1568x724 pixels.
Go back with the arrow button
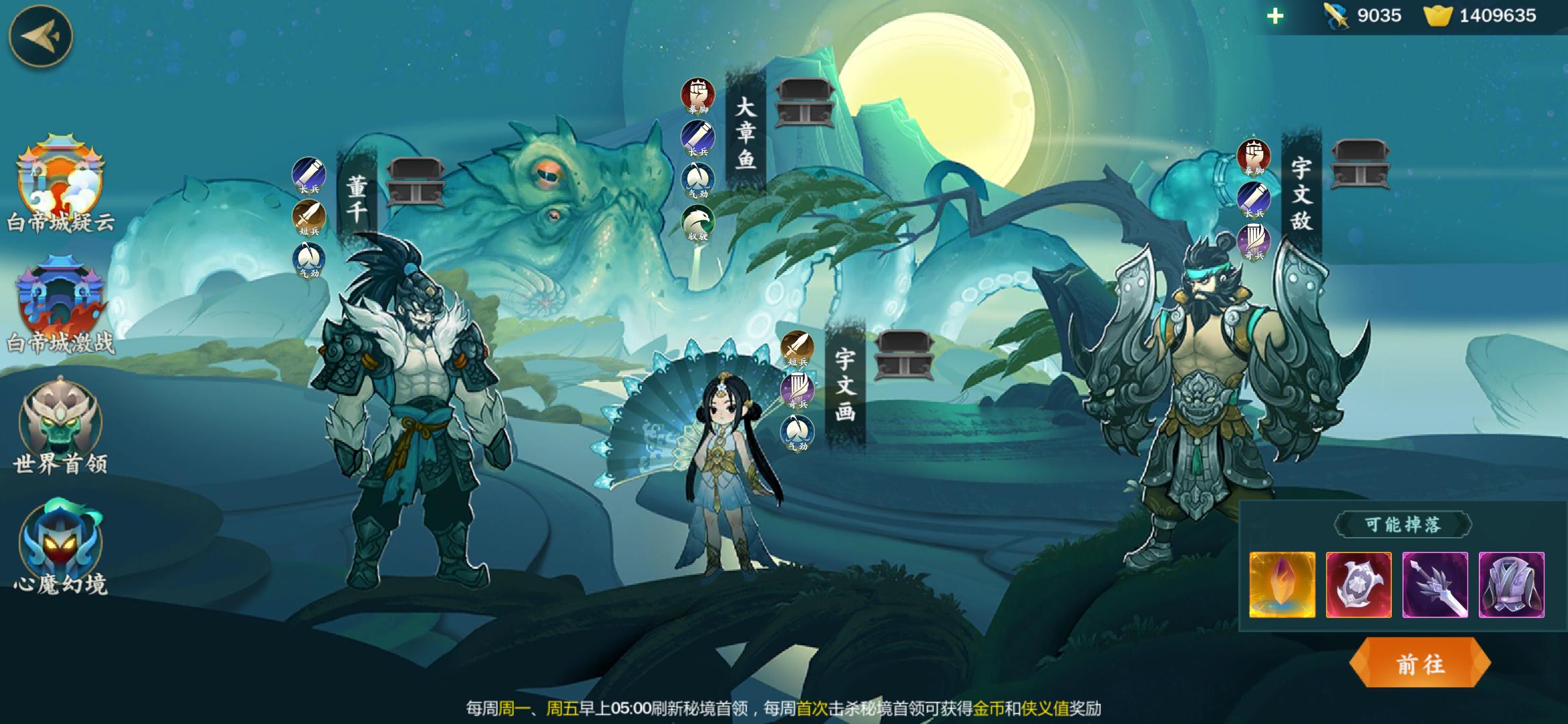click(x=40, y=36)
